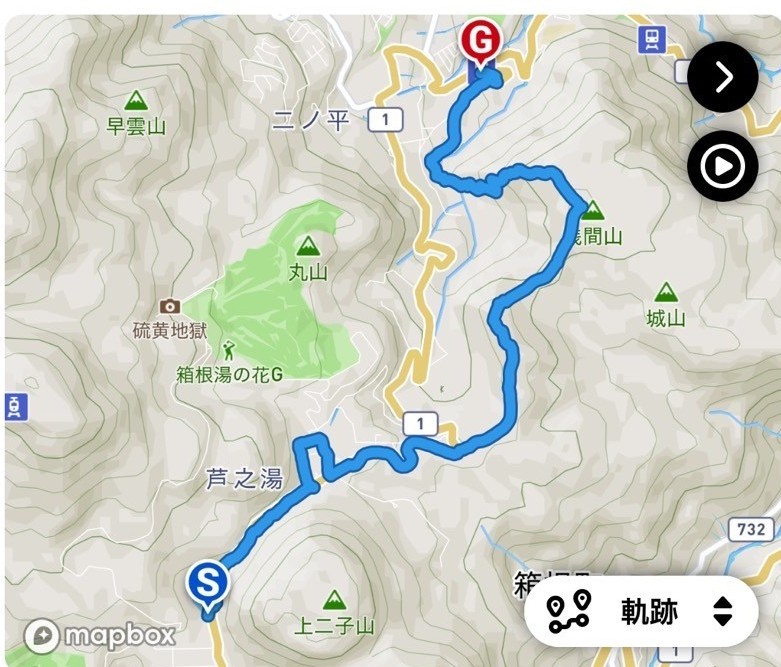781x667 pixels.
Task: Select the blue S start marker
Action: click(x=208, y=582)
